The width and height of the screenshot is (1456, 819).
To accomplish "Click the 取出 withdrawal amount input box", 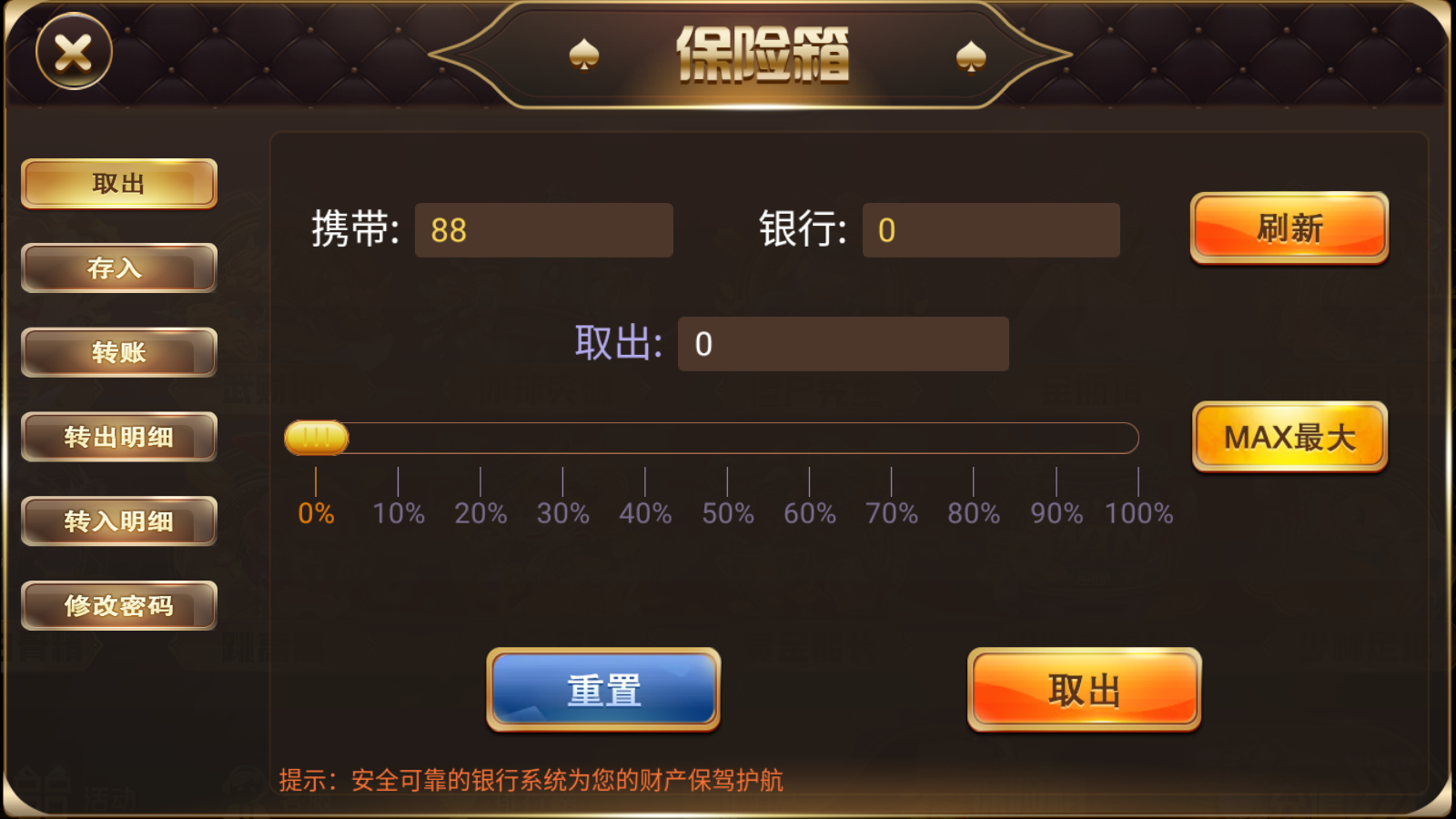I will click(843, 344).
